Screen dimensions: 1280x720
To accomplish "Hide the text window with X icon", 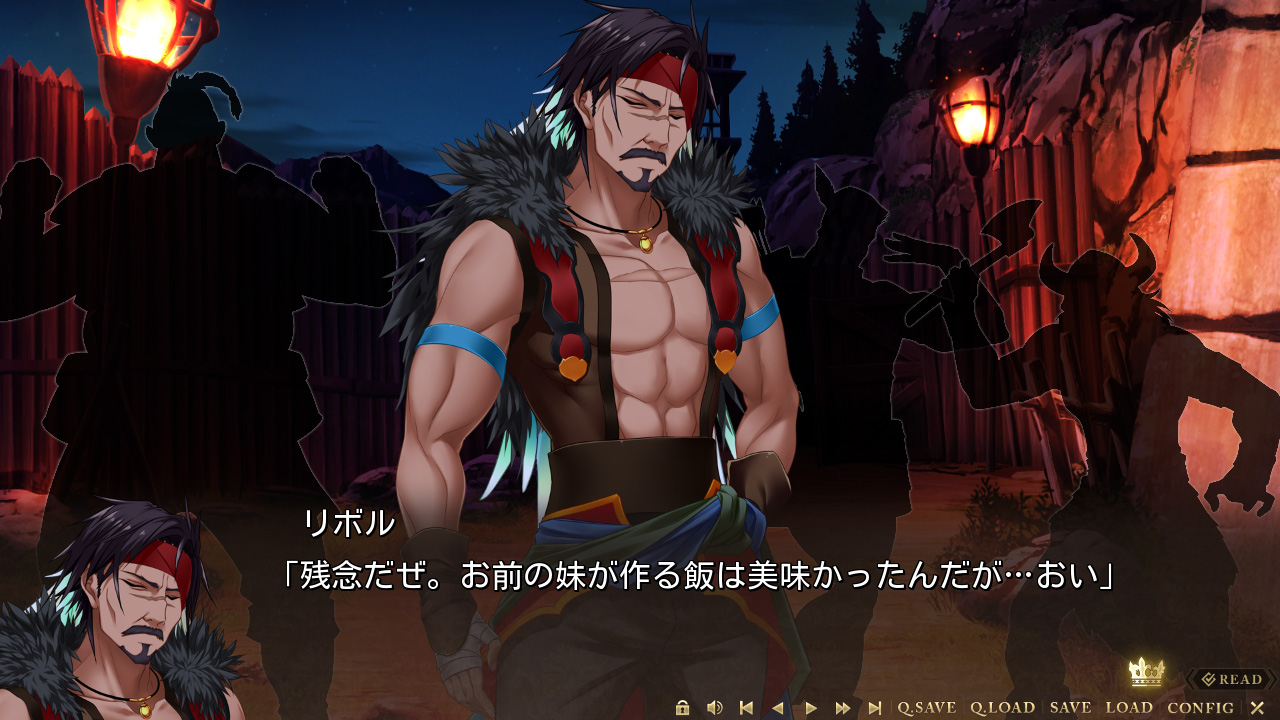I will point(1257,708).
